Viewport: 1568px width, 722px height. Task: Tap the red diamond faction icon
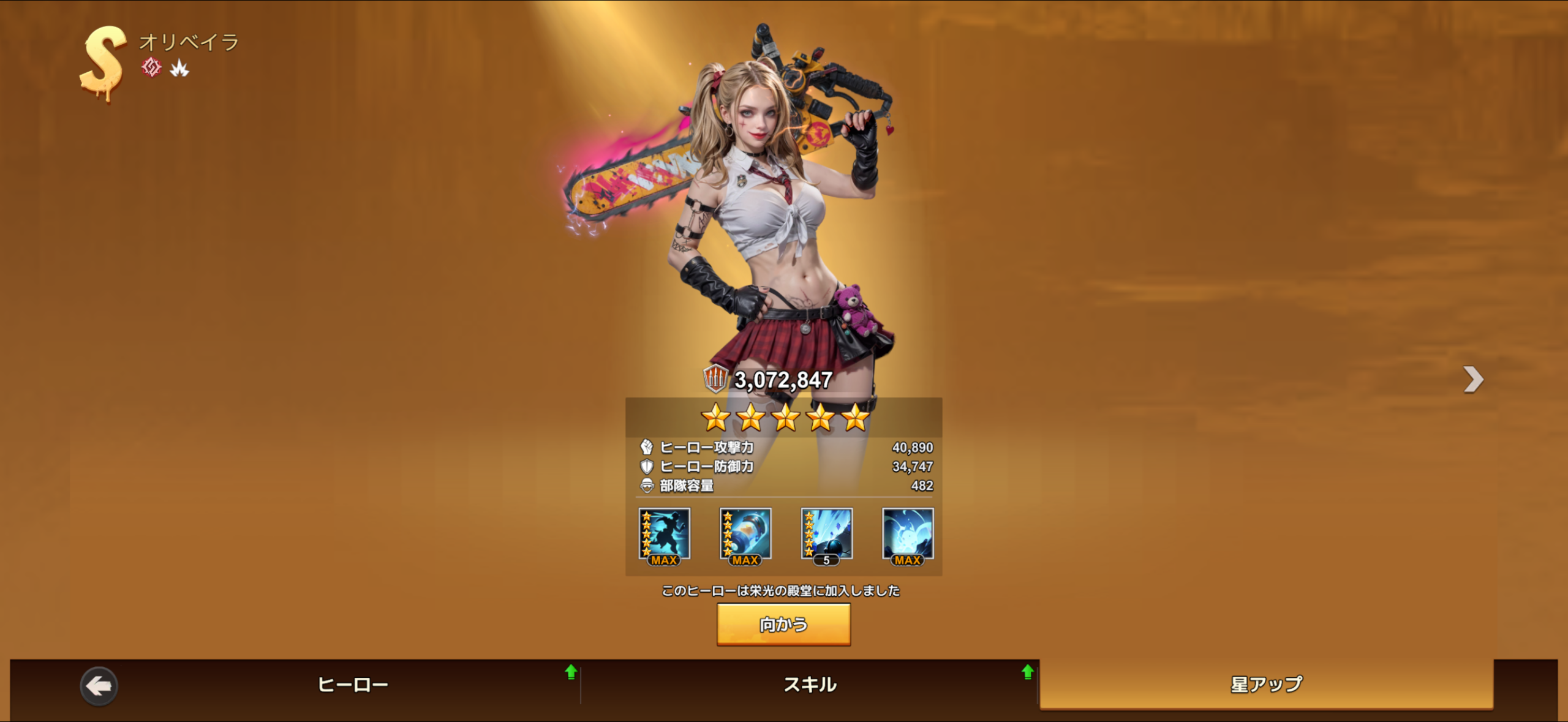[x=151, y=67]
